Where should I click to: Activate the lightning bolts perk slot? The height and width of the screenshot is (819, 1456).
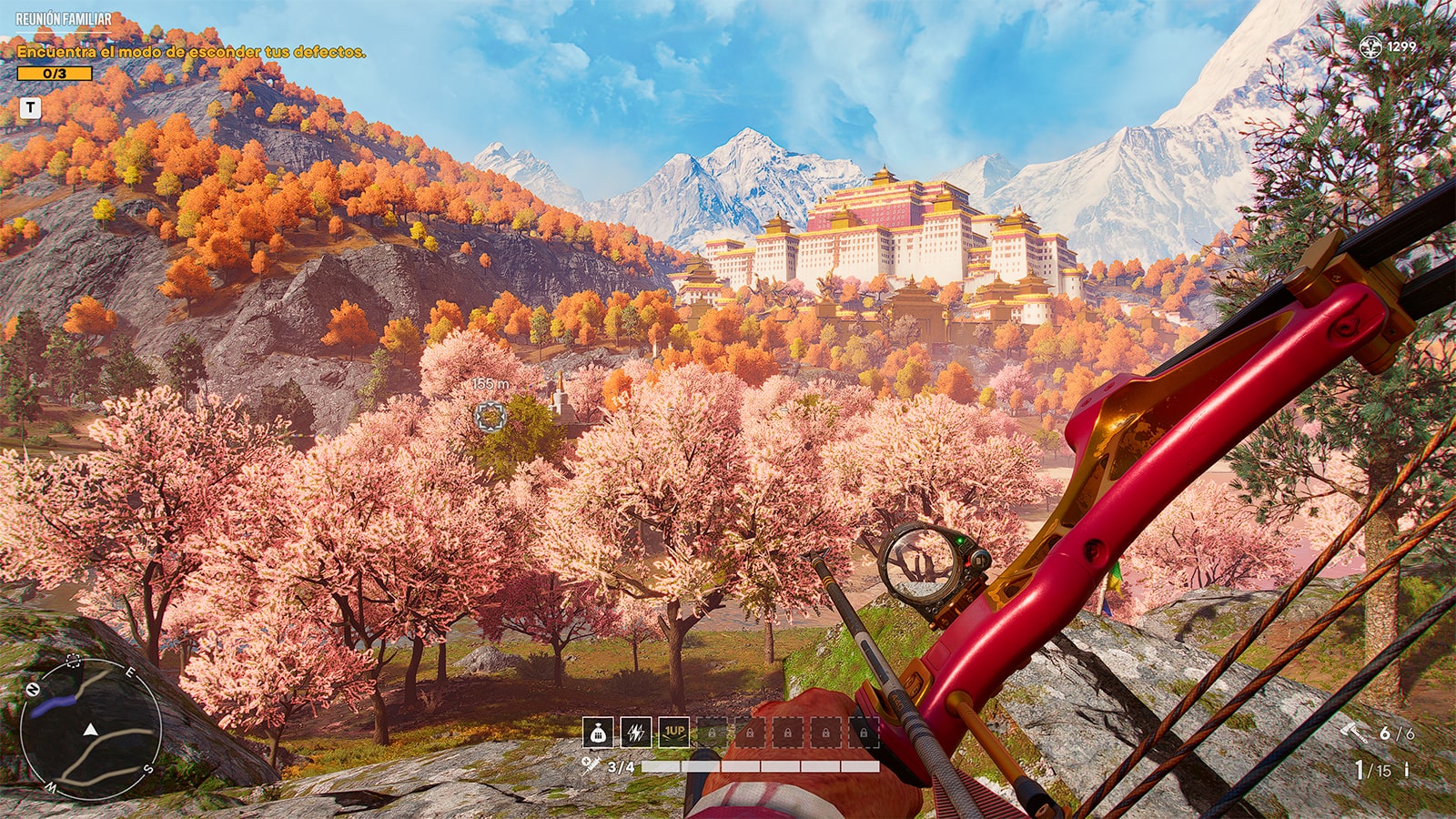point(635,733)
